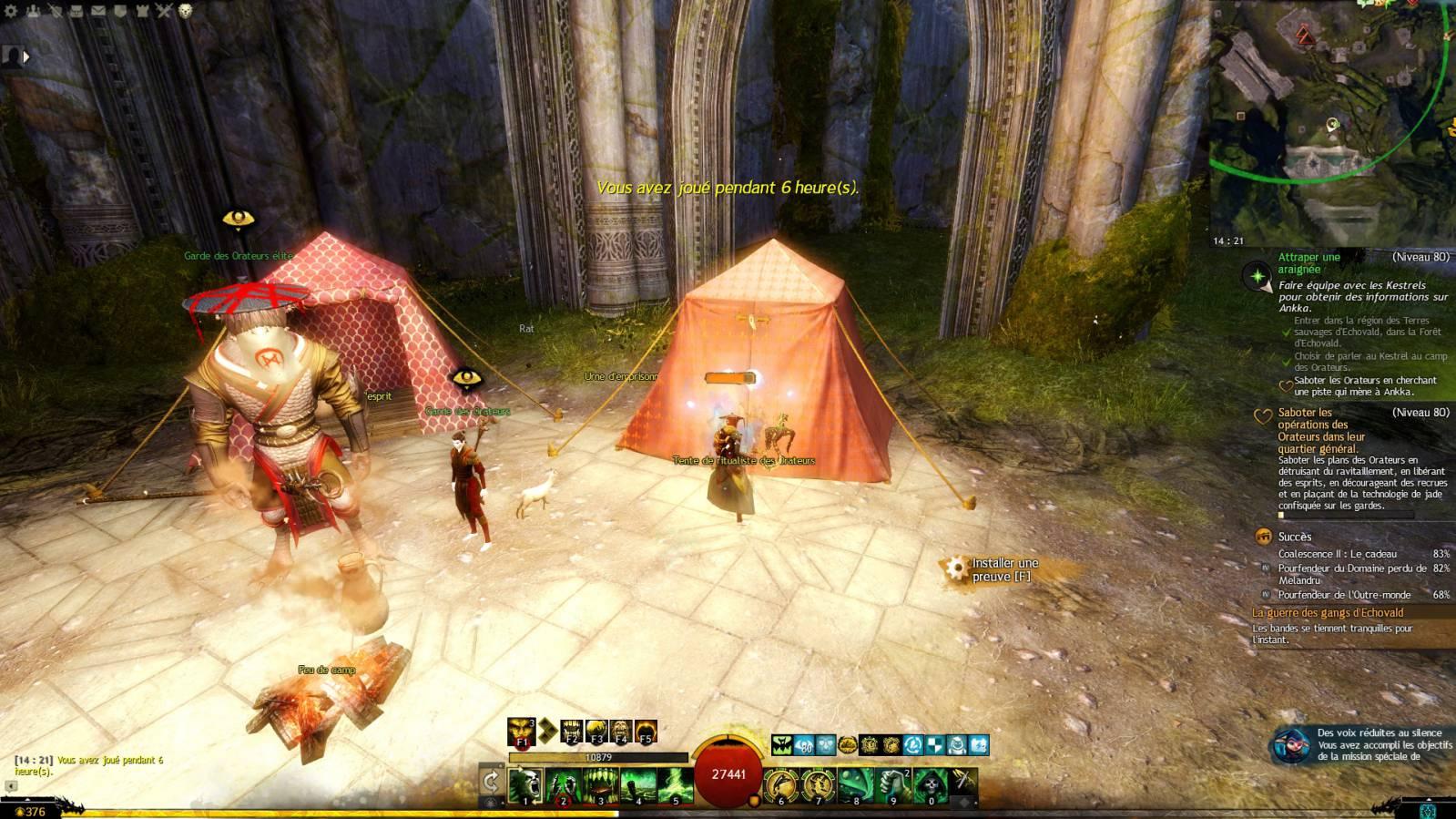This screenshot has height=819, width=1456.
Task: Open the mail envelope icon
Action: [x=97, y=11]
